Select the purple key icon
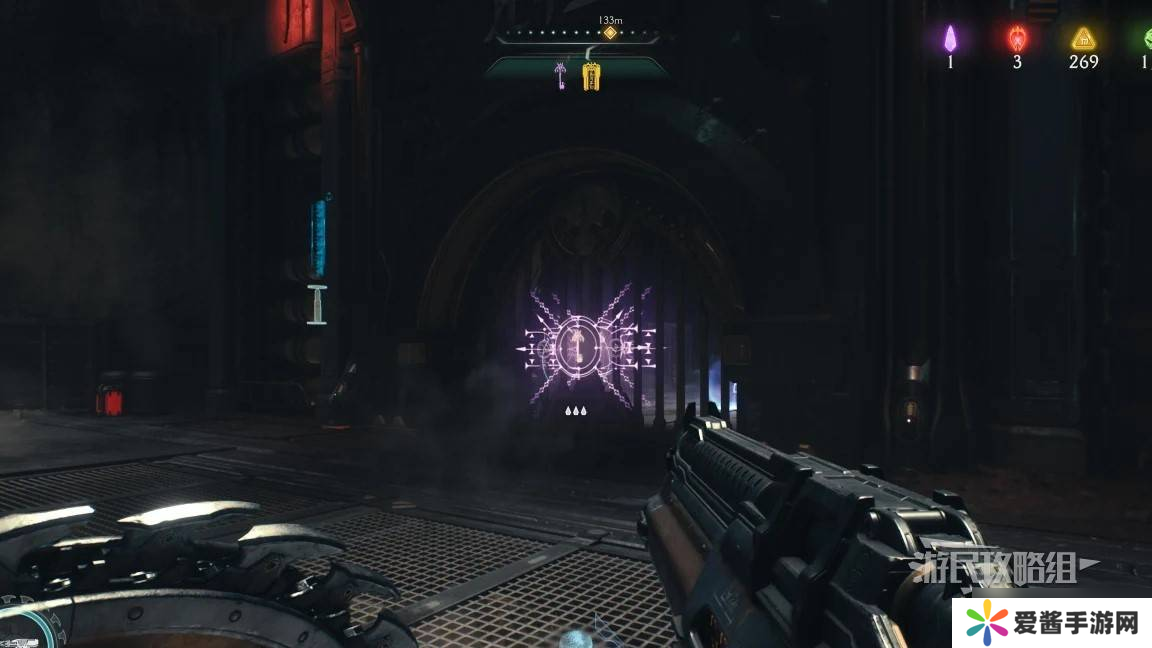This screenshot has height=648, width=1152. click(x=563, y=74)
